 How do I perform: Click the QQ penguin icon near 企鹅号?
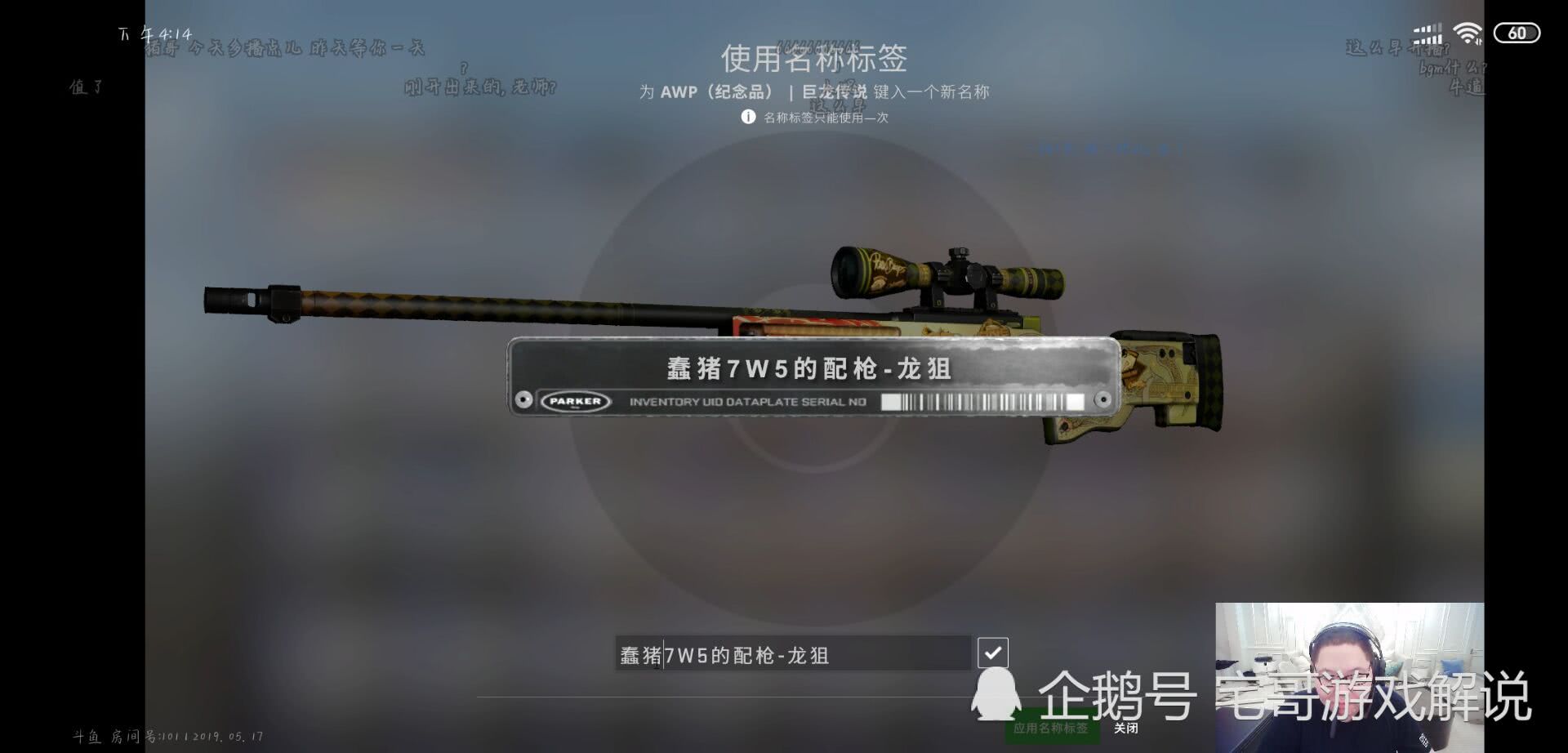[995, 698]
